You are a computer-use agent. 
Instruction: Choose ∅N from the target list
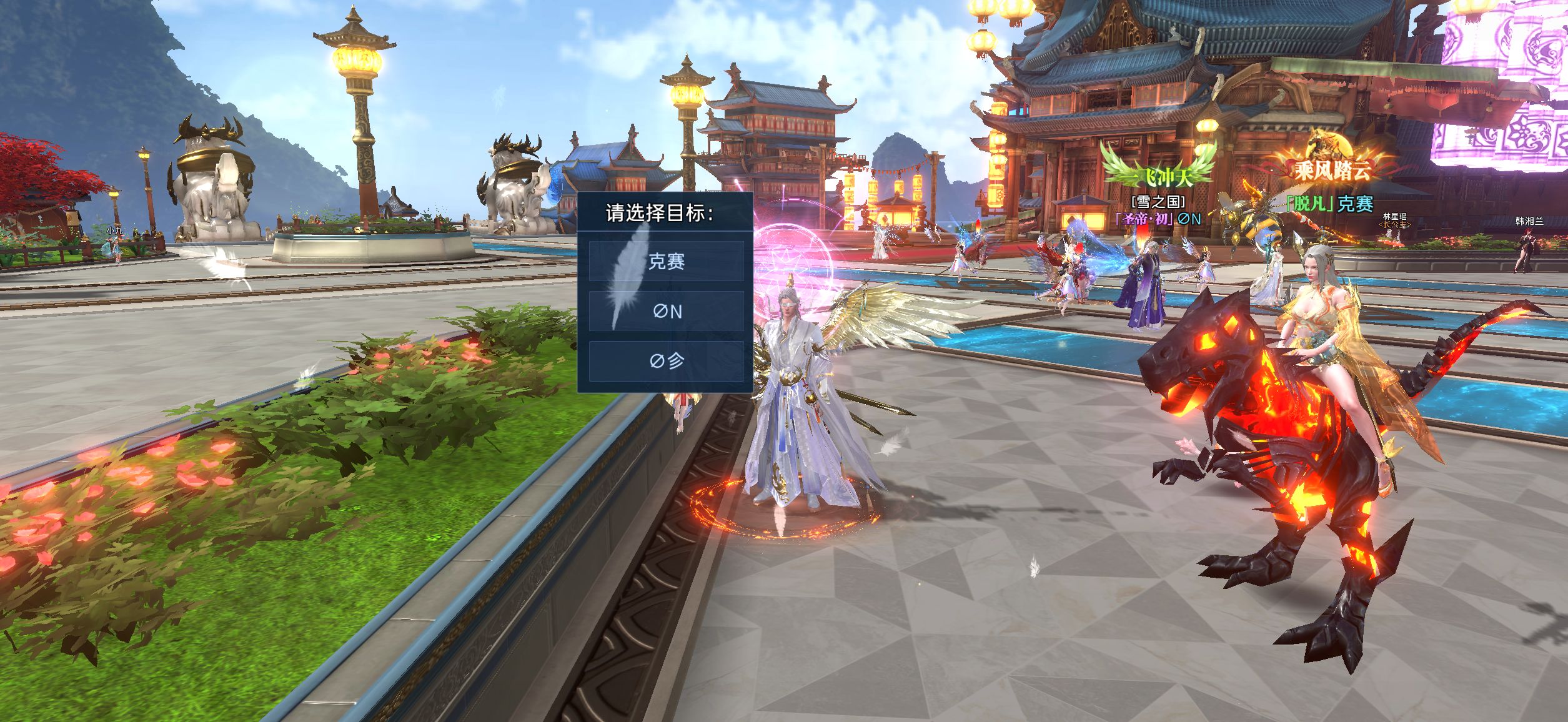click(x=666, y=311)
